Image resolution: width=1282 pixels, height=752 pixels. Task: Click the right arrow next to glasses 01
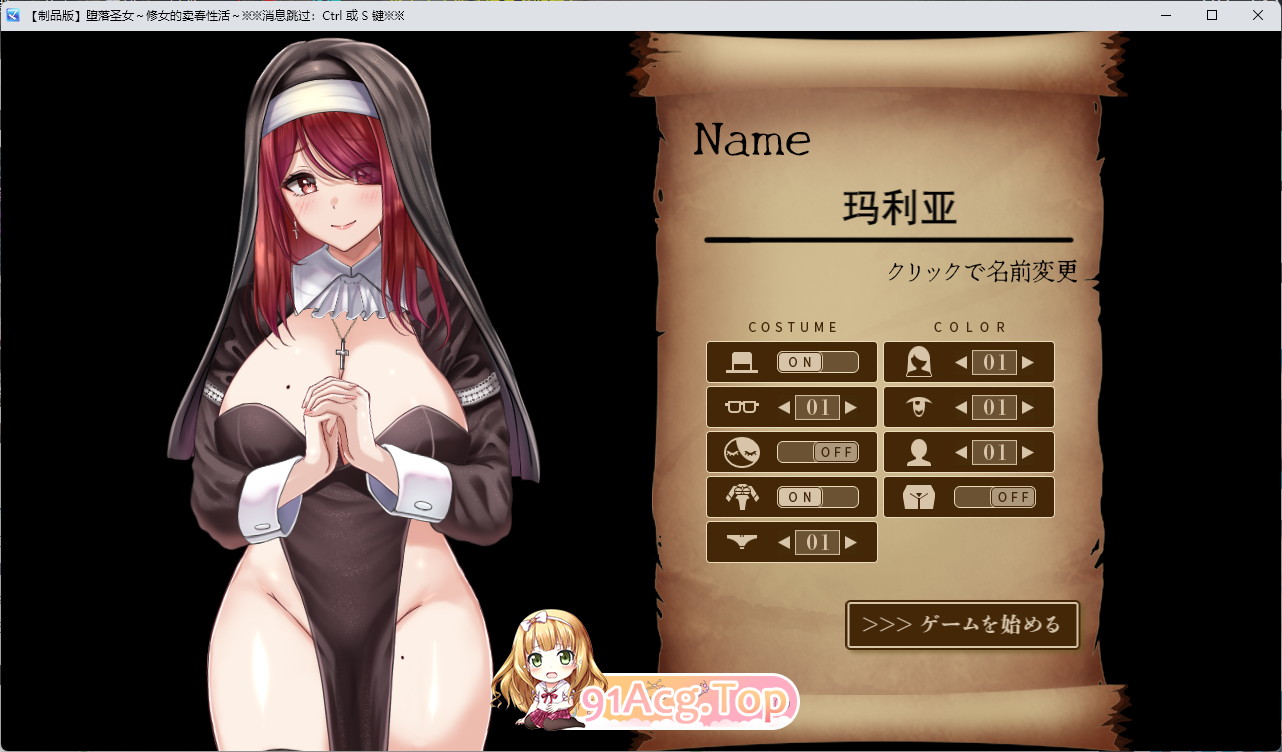(x=851, y=407)
